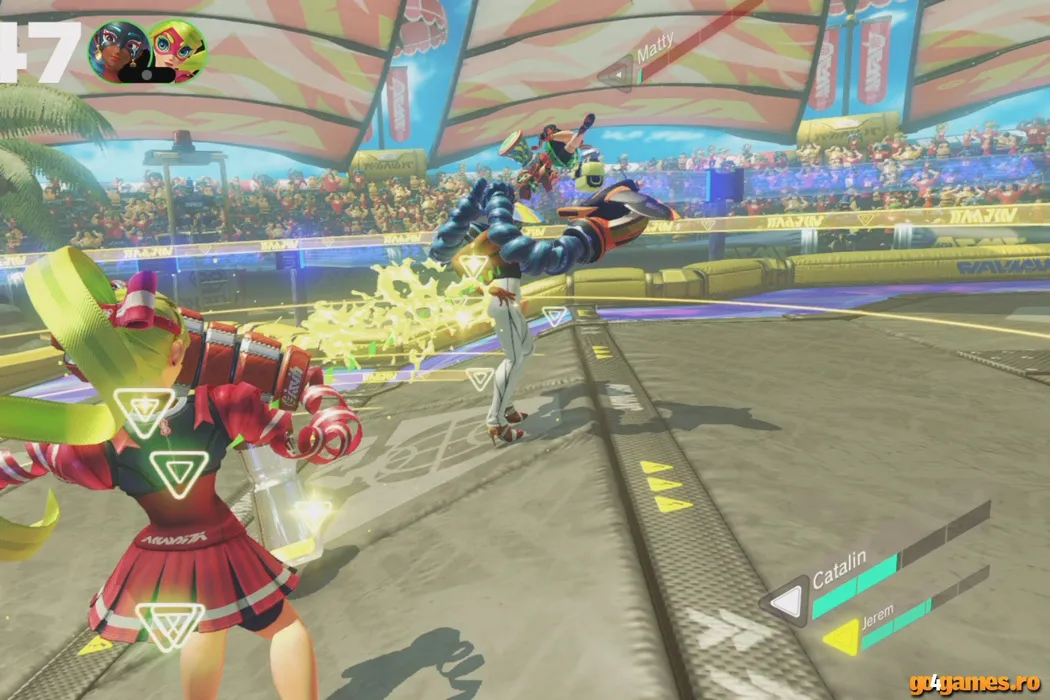Select the blue-haired Twintelle team portrait
The image size is (1050, 700).
[x=119, y=50]
